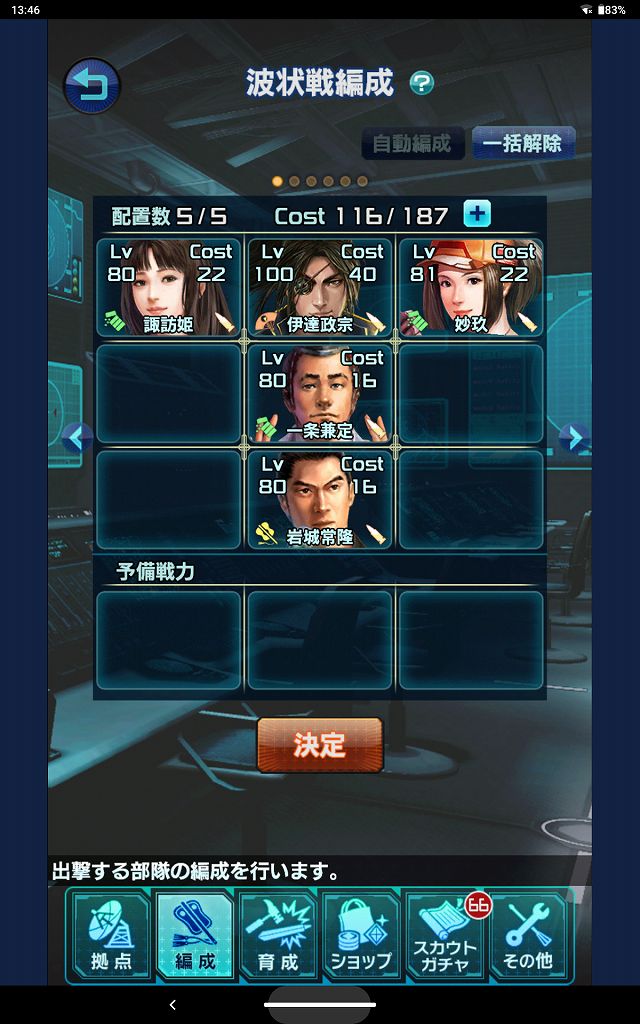640x1024 pixels.
Task: Select the 諏訪姫 unit card
Action: click(168, 287)
